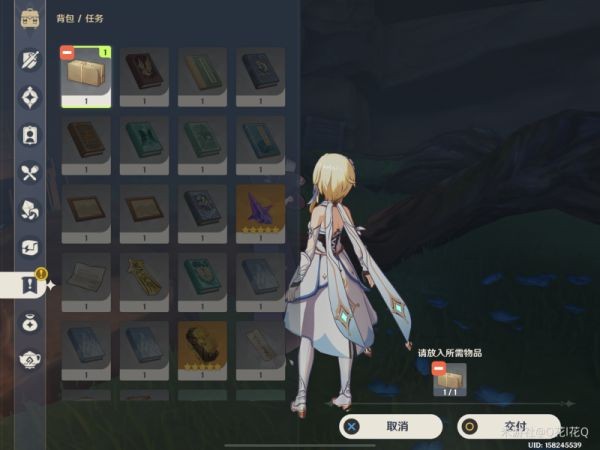
Task: Show the Character Development items tab
Action: click(29, 134)
